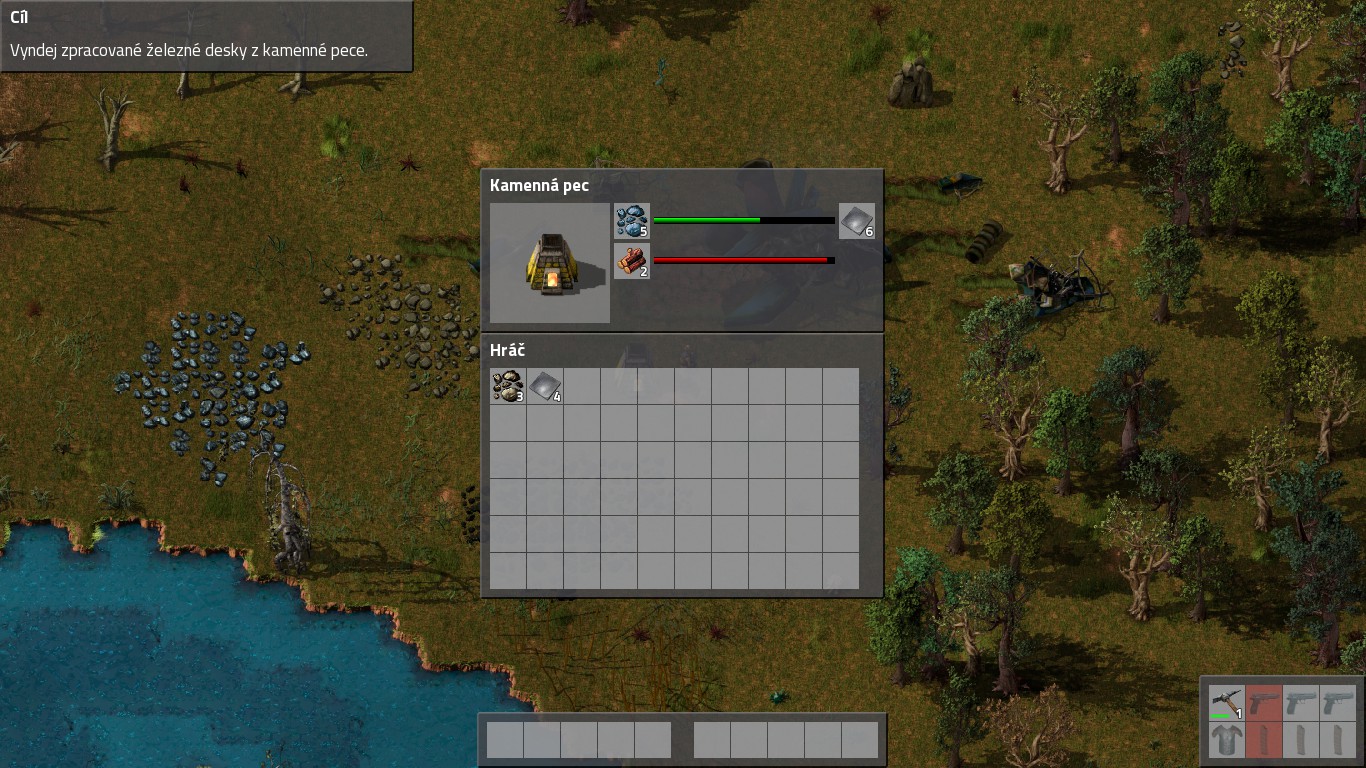Select the stone stack in player inventory
1366x768 pixels.
(507, 386)
